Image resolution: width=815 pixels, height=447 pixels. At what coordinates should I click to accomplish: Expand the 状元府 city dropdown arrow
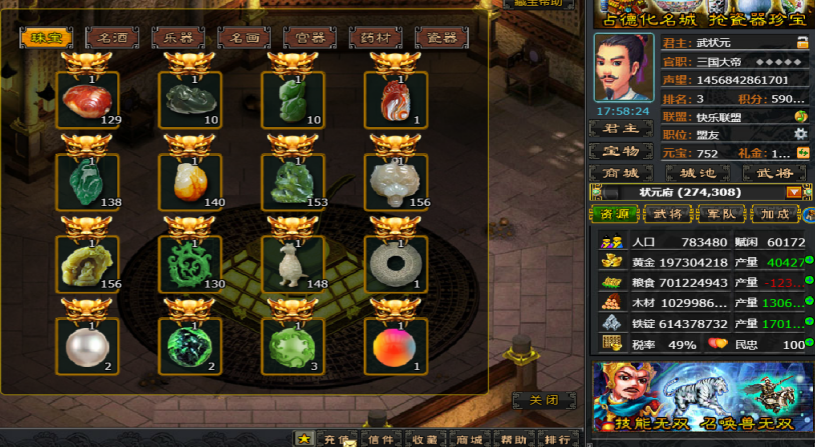pos(794,192)
